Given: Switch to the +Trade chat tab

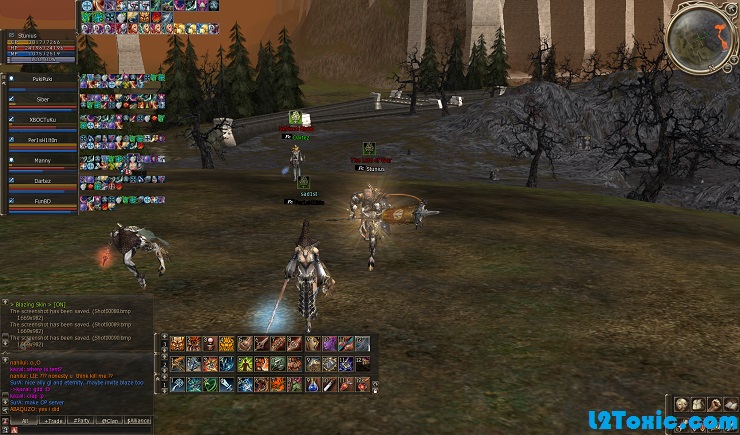Looking at the screenshot, I should coord(51,421).
